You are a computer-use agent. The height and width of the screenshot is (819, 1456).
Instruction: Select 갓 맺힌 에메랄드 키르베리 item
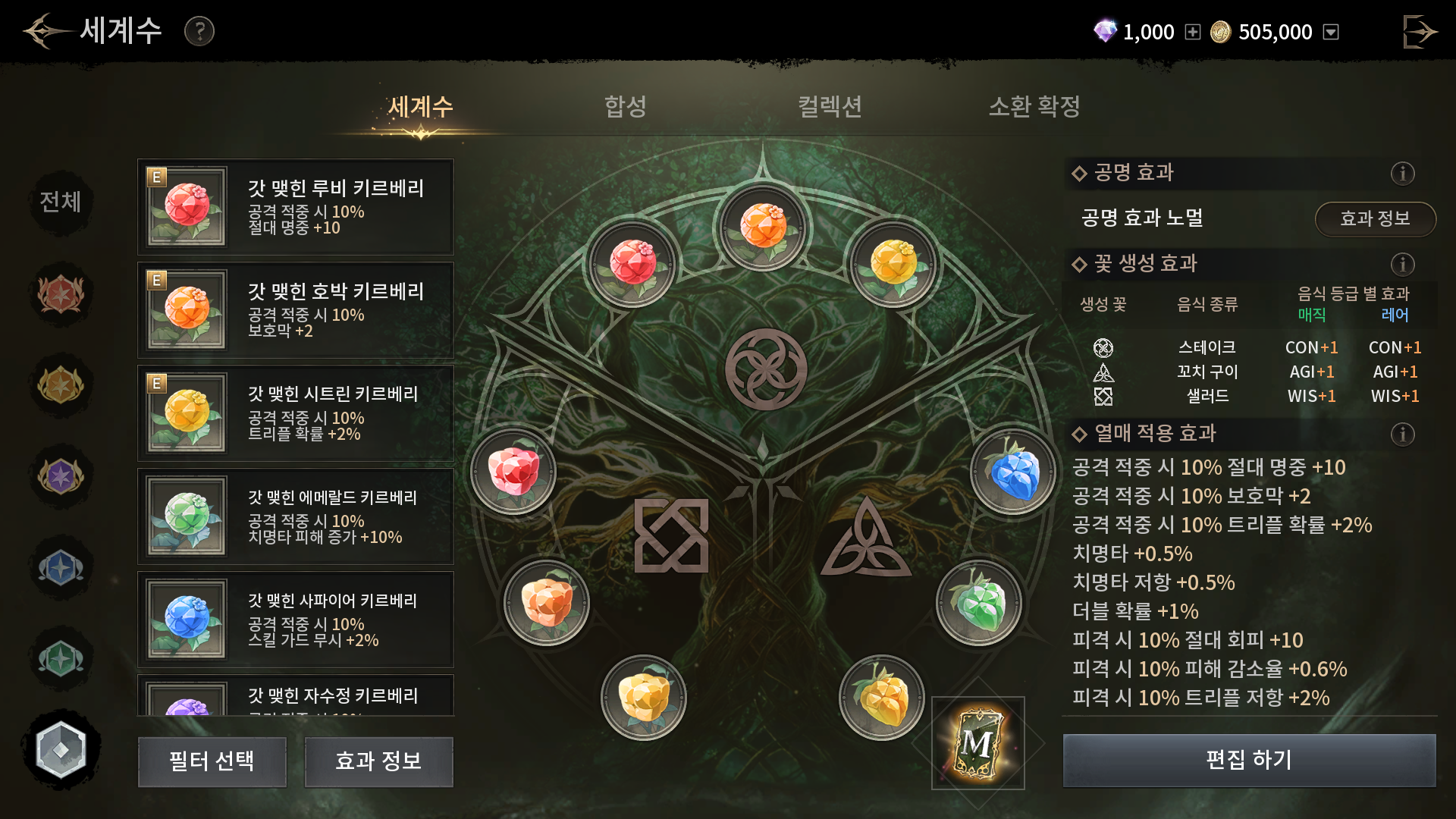(296, 516)
